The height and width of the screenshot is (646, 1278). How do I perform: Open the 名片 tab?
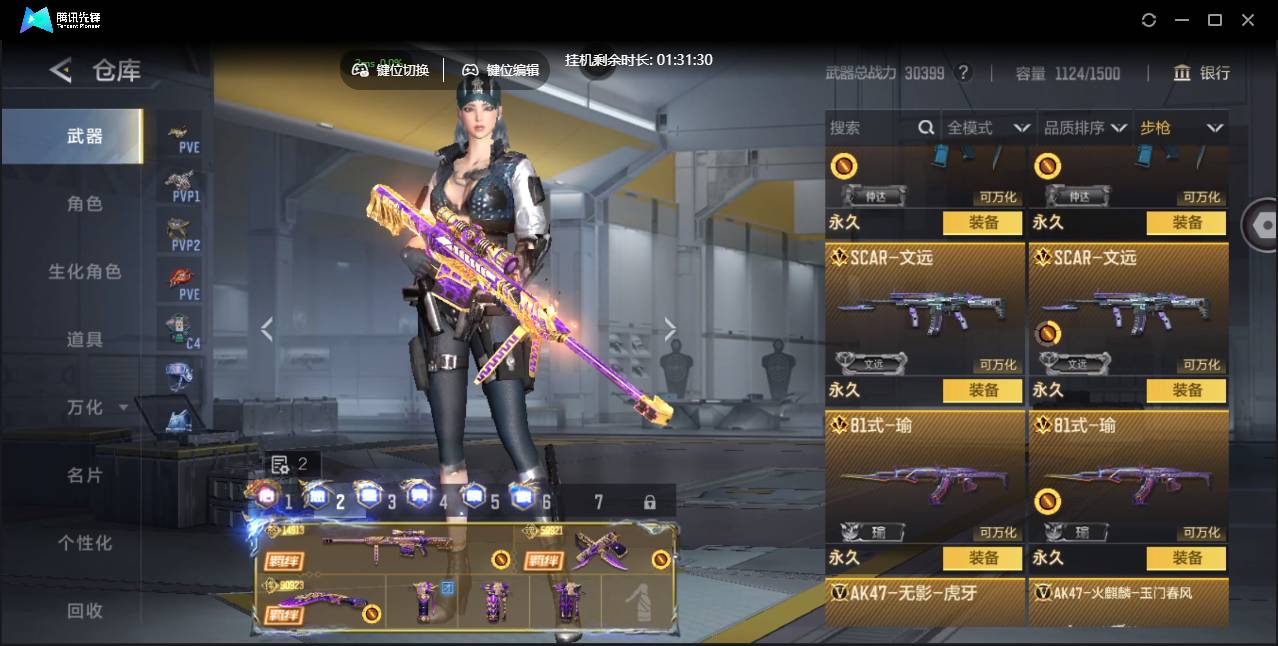point(85,476)
